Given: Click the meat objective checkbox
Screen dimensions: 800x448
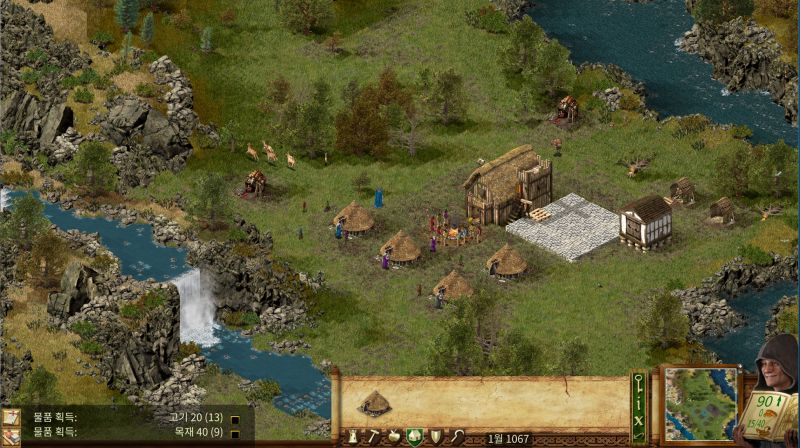Looking at the screenshot, I should click(x=234, y=419).
